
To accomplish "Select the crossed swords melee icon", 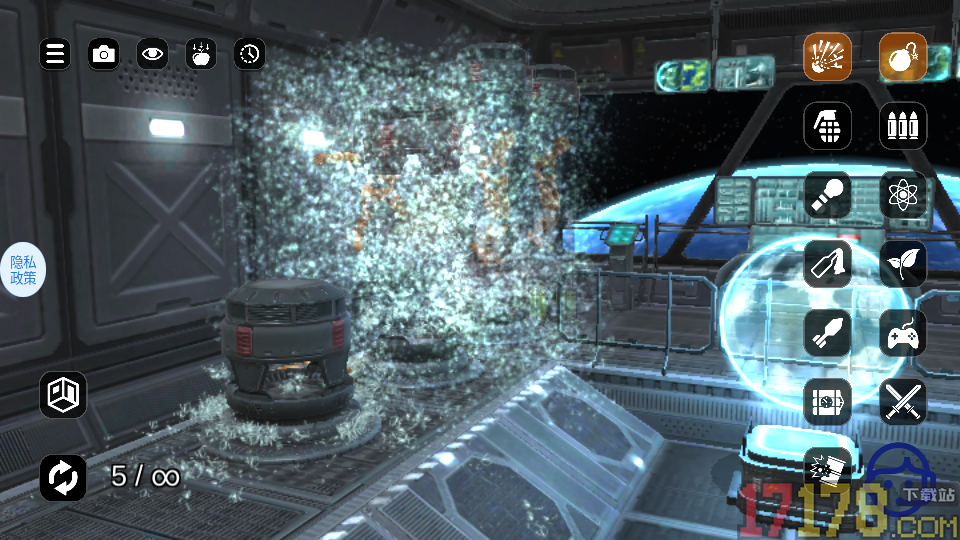I will pos(903,402).
